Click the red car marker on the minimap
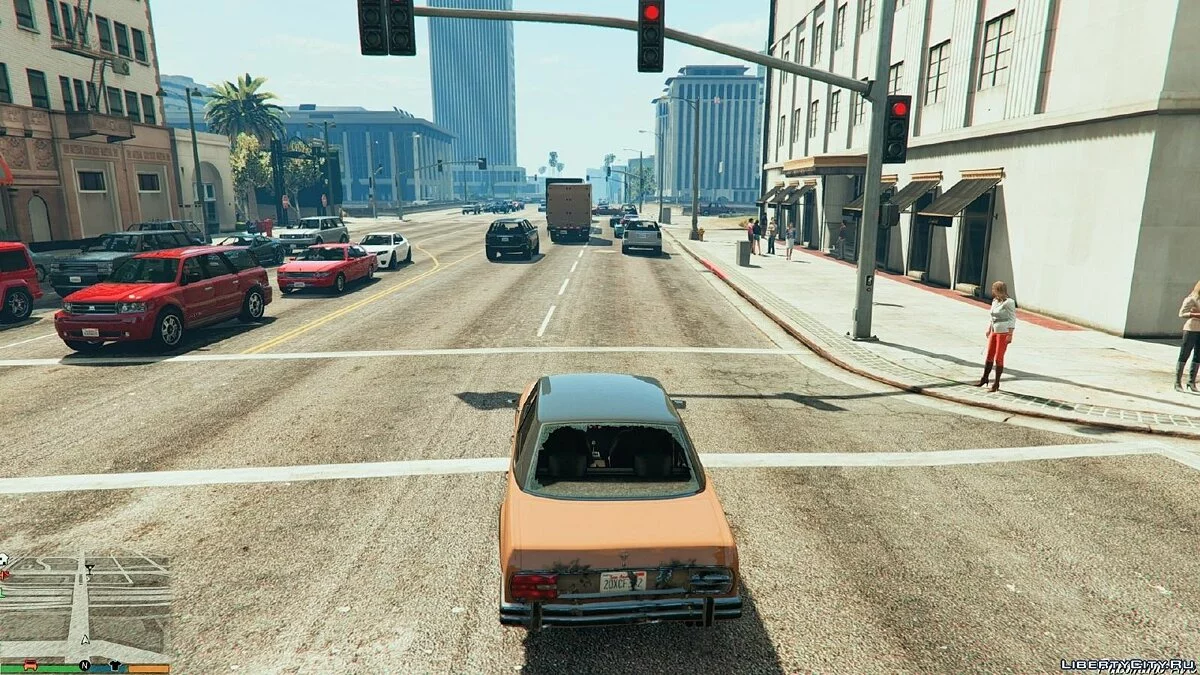 31,665
